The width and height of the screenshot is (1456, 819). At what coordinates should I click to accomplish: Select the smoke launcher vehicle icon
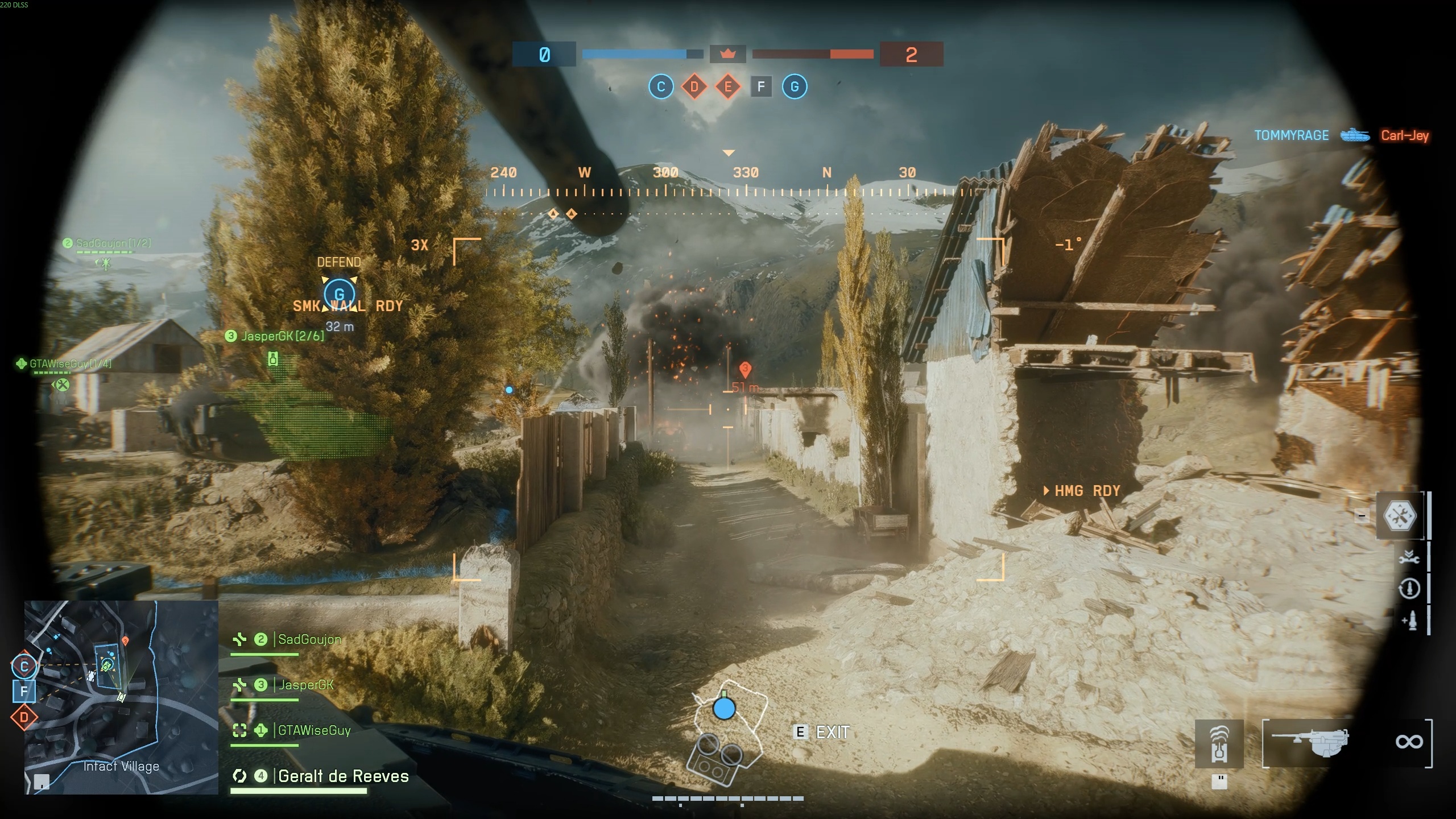tap(1219, 743)
